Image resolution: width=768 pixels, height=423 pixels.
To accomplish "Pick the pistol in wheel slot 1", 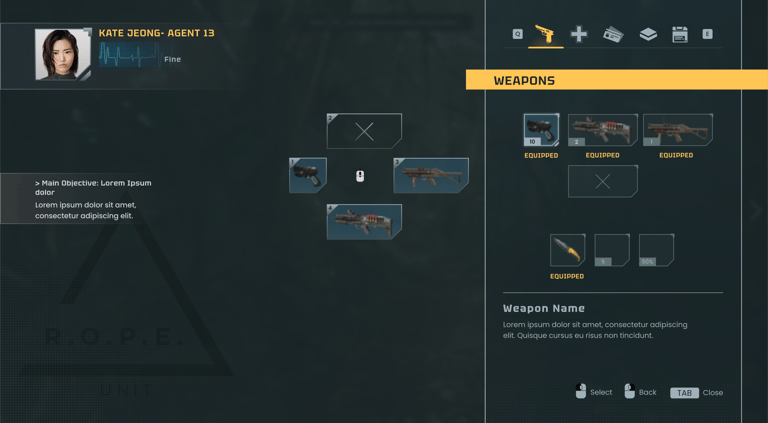I will click(x=308, y=175).
